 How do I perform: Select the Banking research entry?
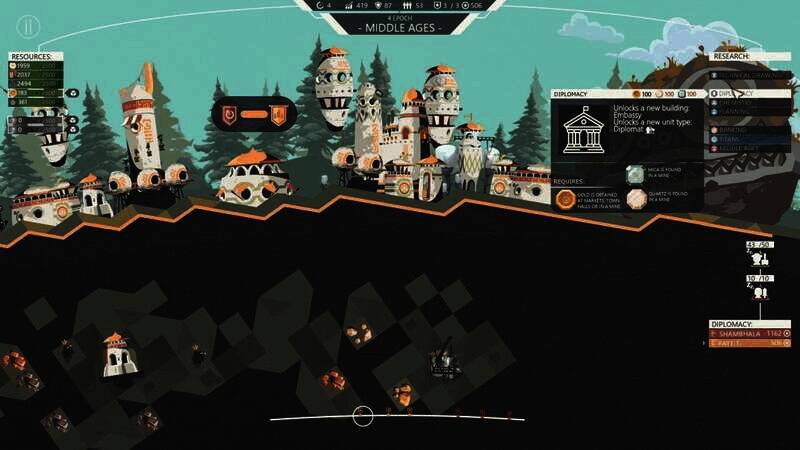[x=740, y=129]
